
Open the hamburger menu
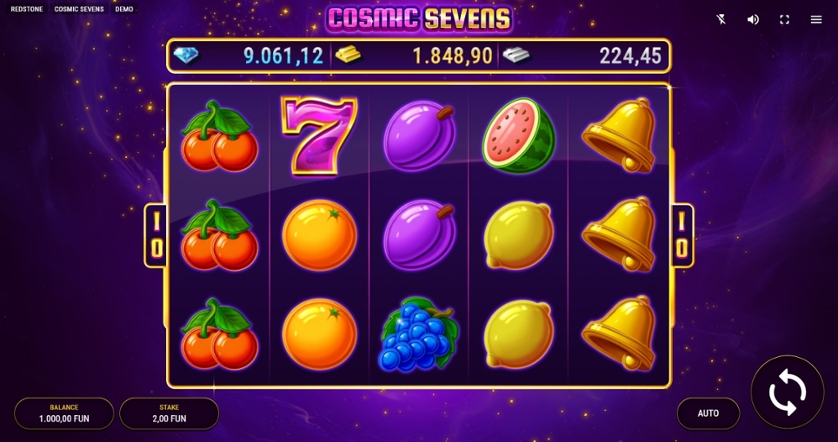click(x=816, y=19)
